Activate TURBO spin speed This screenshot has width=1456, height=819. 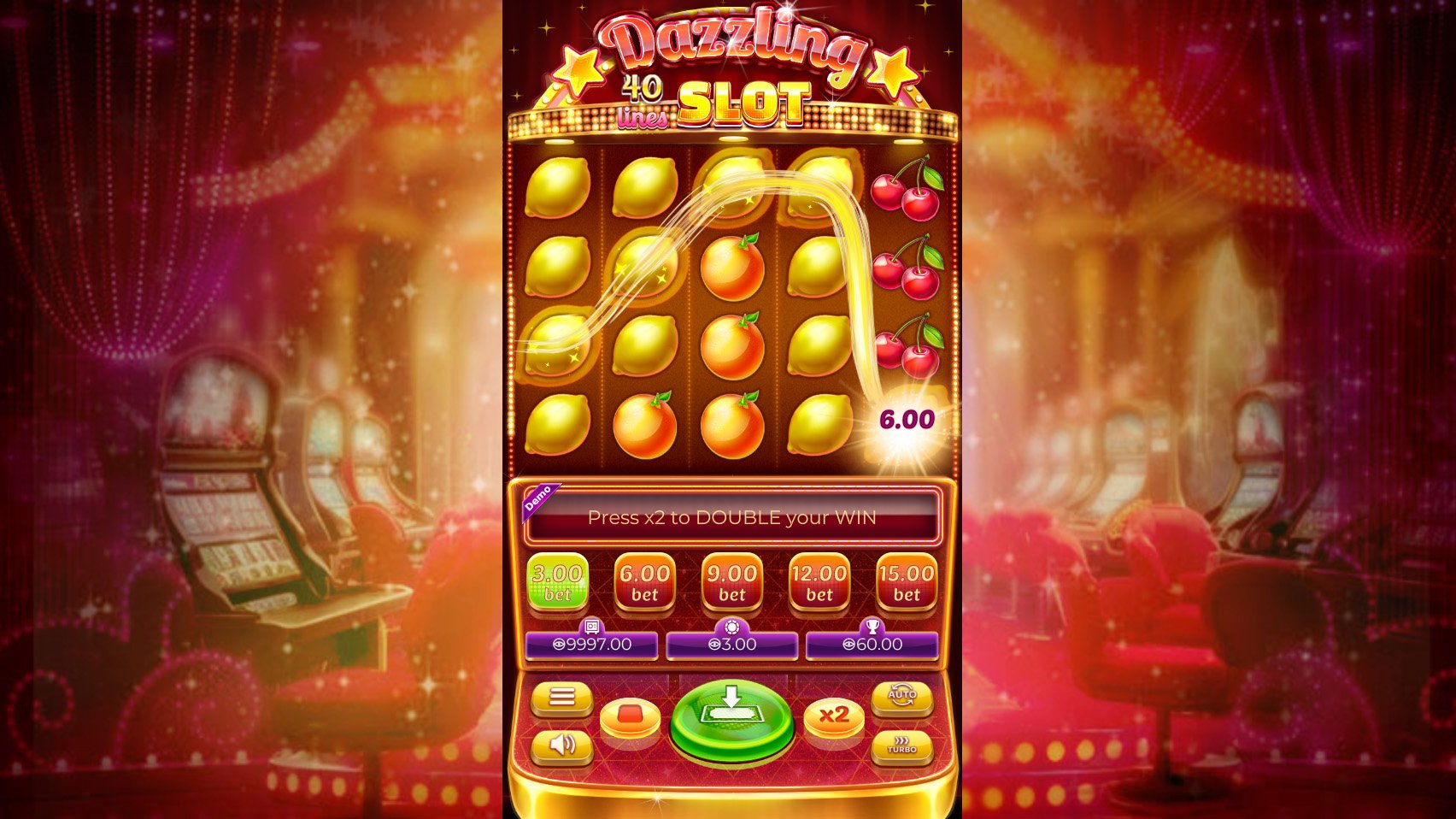click(x=902, y=746)
